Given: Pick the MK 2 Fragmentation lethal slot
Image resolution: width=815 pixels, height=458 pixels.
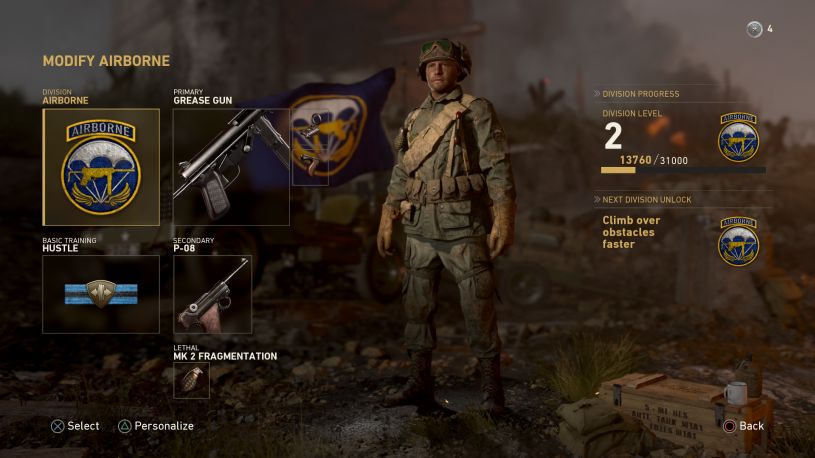Looking at the screenshot, I should tap(191, 381).
